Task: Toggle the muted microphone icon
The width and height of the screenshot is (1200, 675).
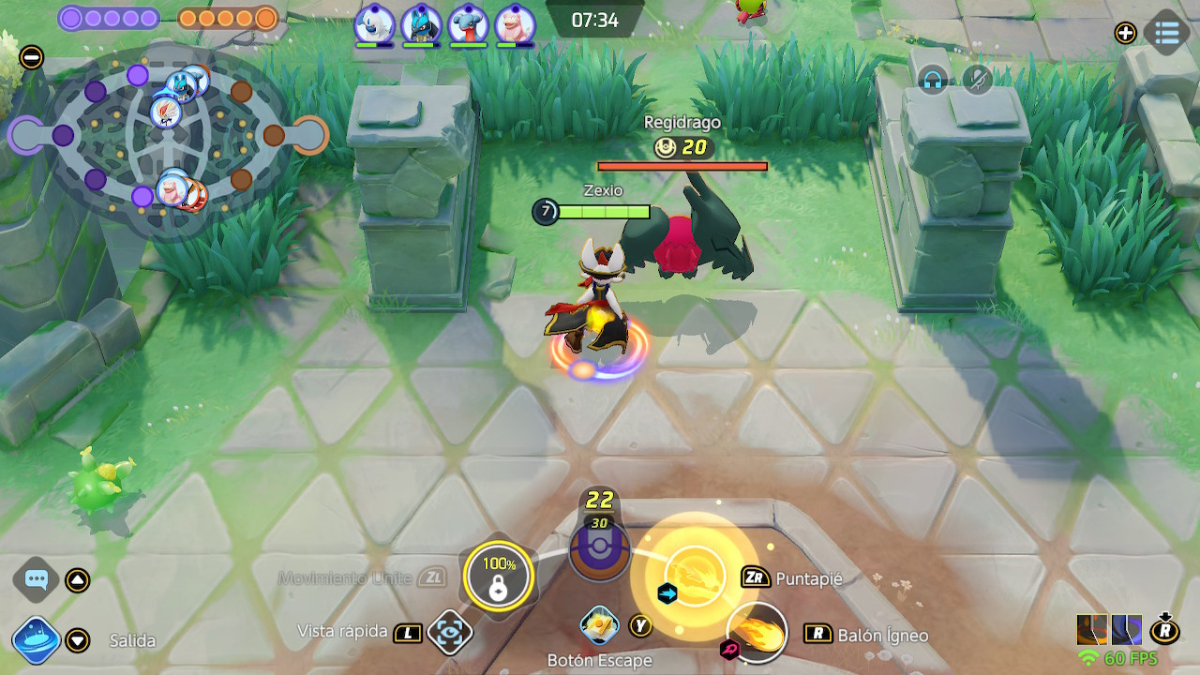Action: click(x=977, y=80)
